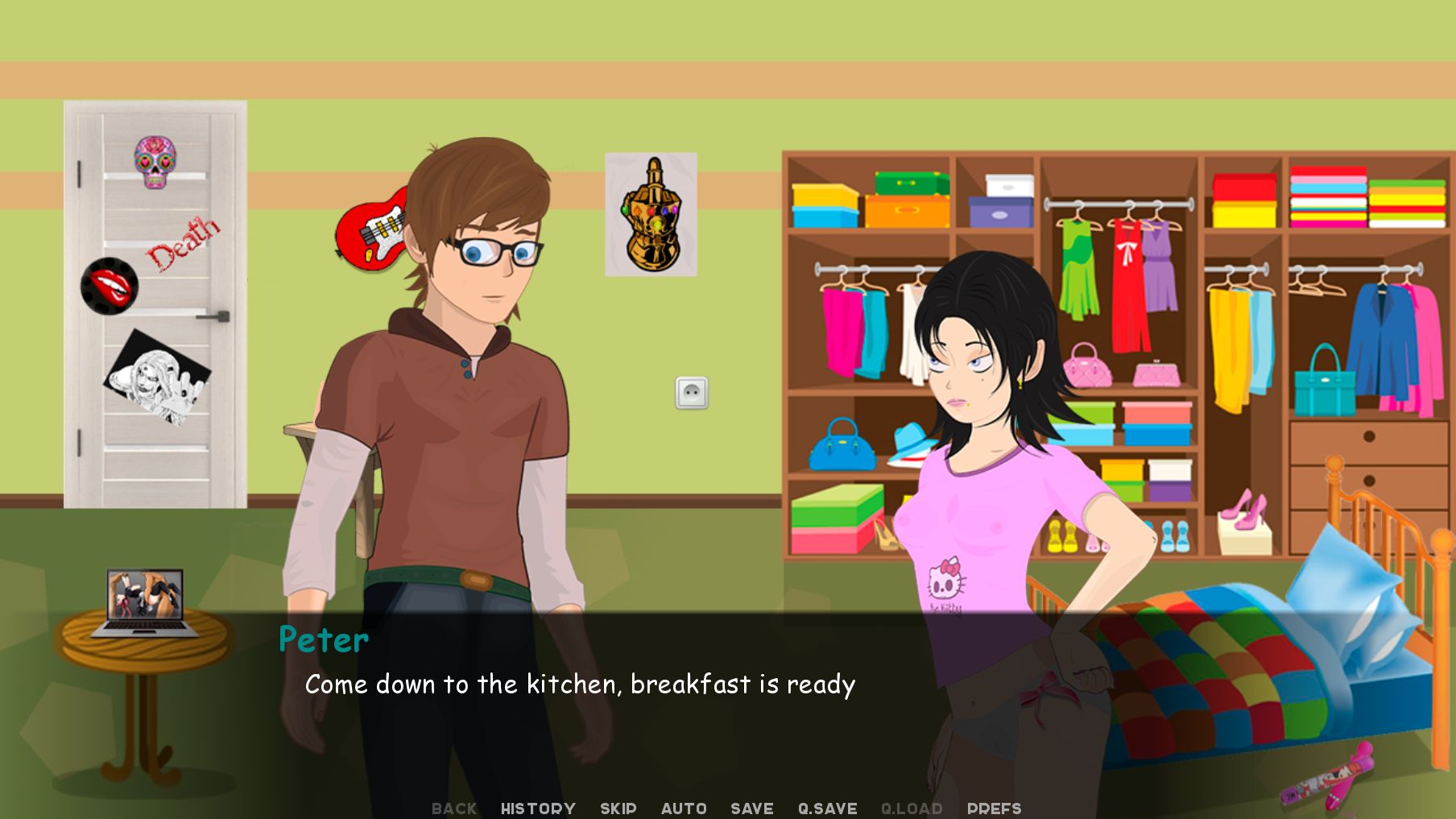
Task: Open the Save game screen
Action: pos(751,809)
